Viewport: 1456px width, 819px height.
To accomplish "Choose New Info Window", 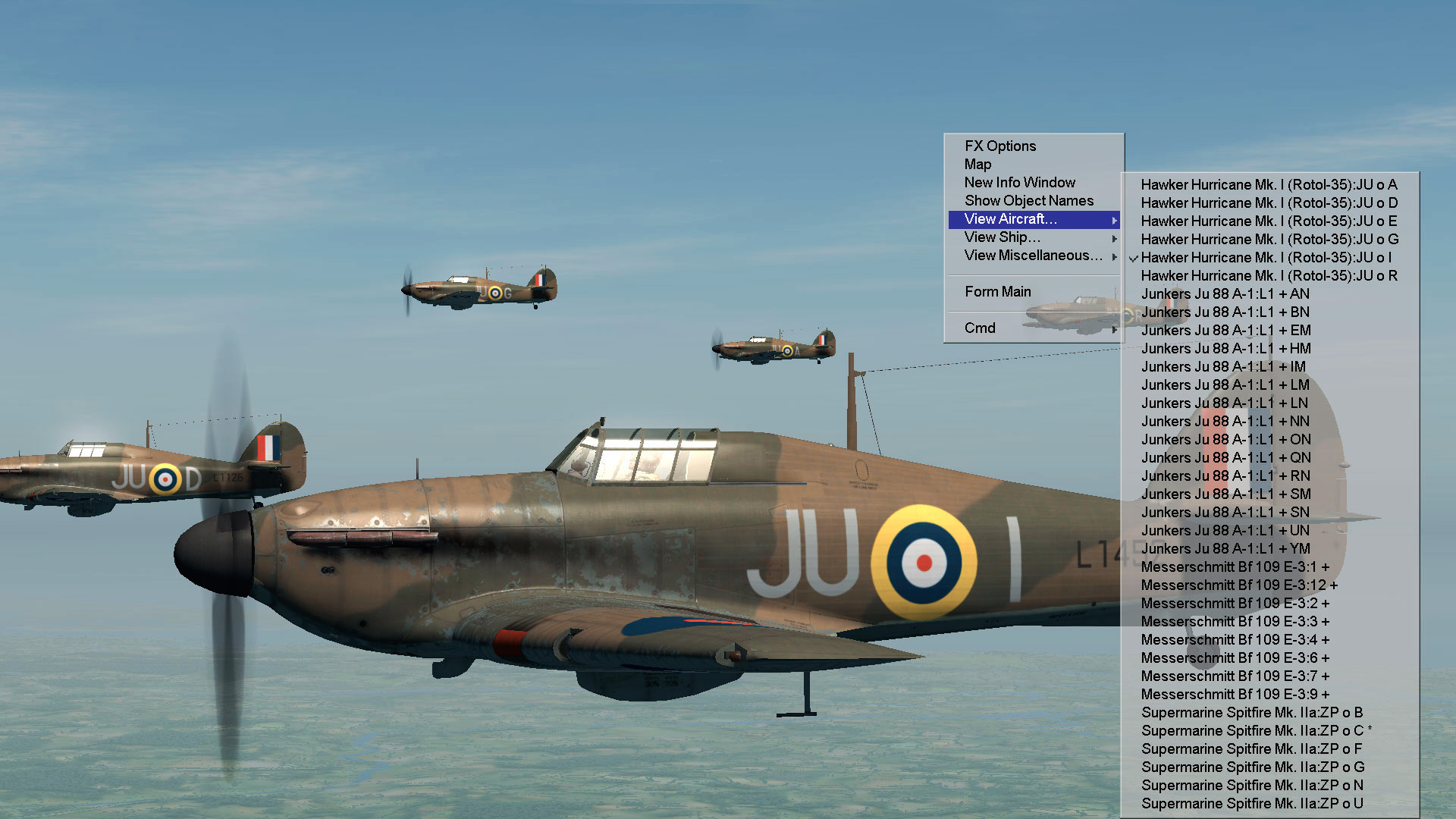I will (x=1019, y=183).
